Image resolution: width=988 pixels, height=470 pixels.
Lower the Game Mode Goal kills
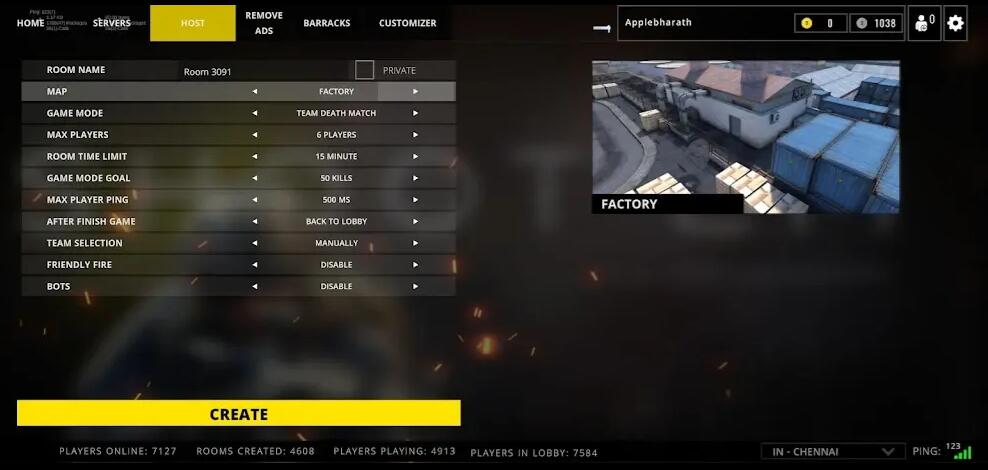pos(255,178)
